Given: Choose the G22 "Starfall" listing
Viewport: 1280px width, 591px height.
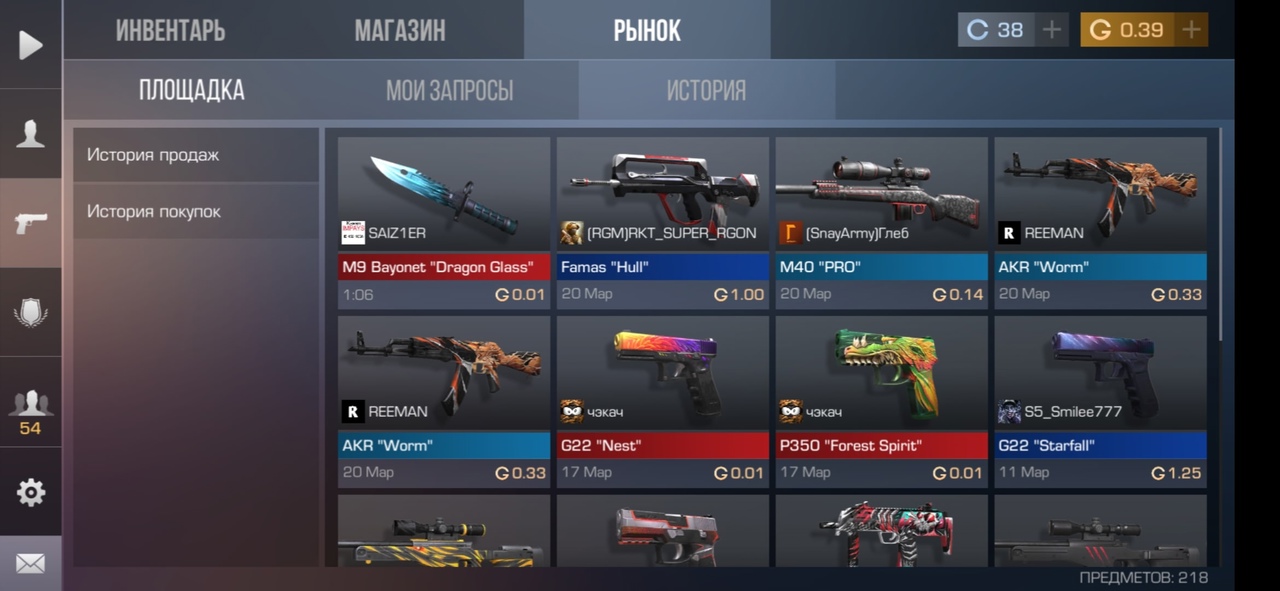Looking at the screenshot, I should tap(1100, 400).
